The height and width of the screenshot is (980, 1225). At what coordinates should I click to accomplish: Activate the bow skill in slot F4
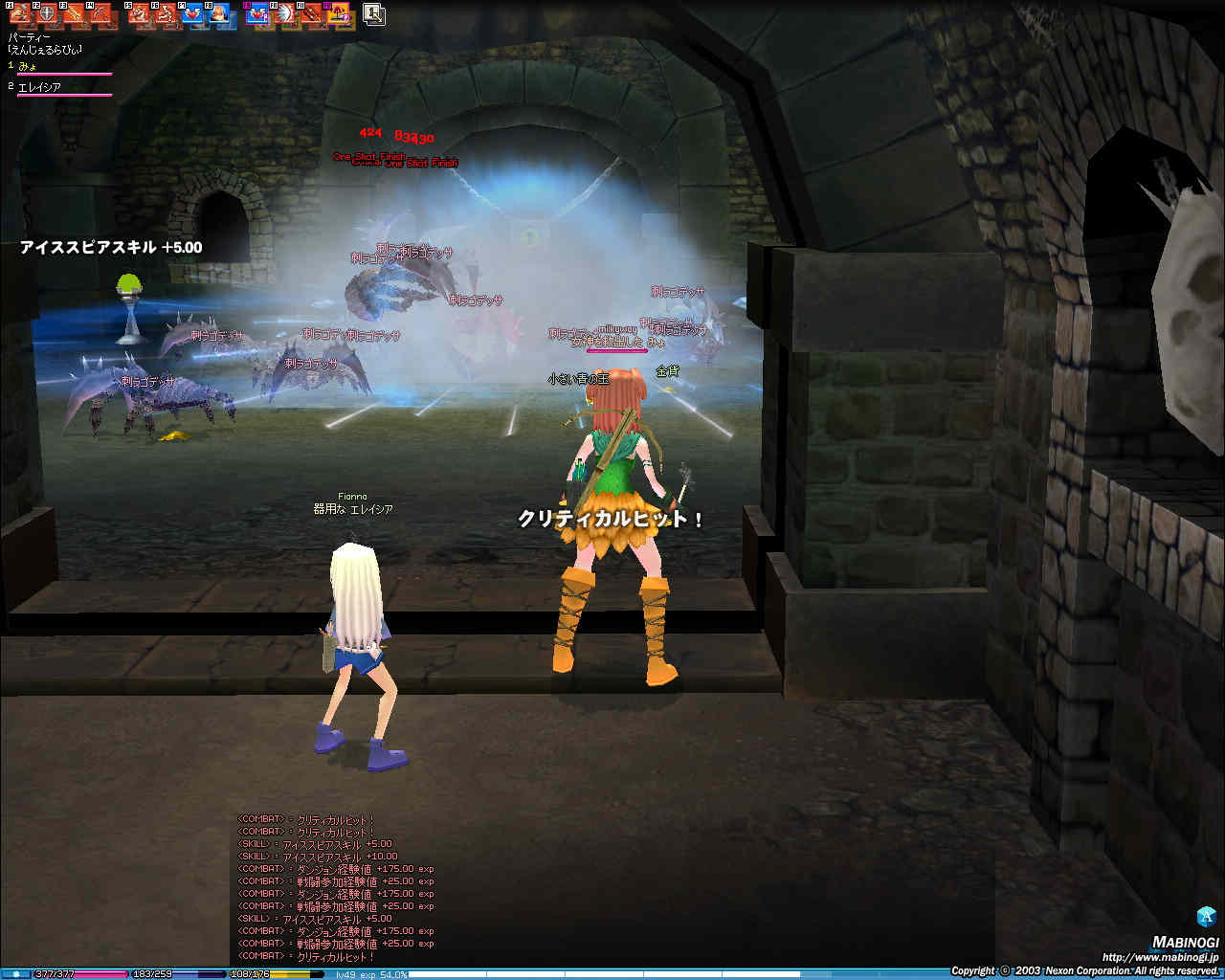tap(100, 14)
